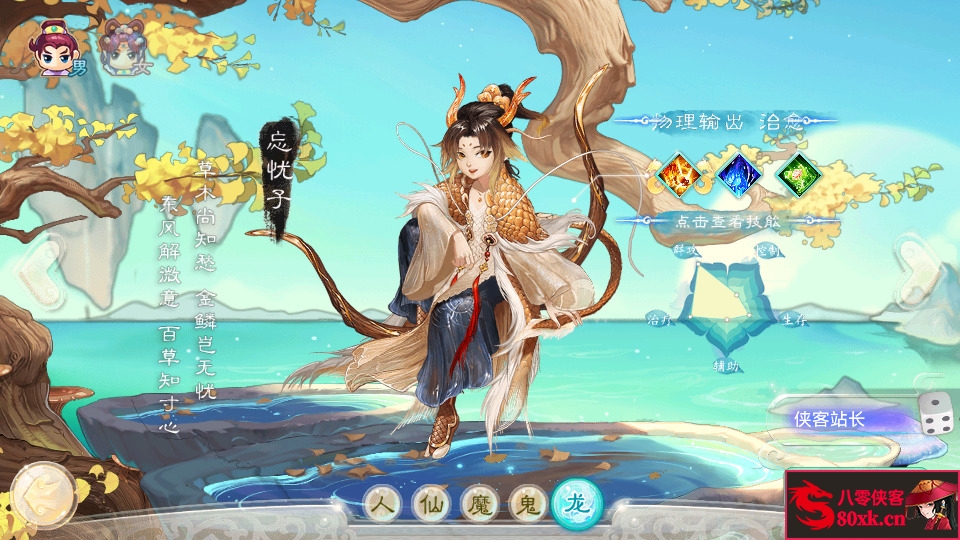View the green healing skill icon
Viewport: 960px width, 540px height.
(x=798, y=174)
